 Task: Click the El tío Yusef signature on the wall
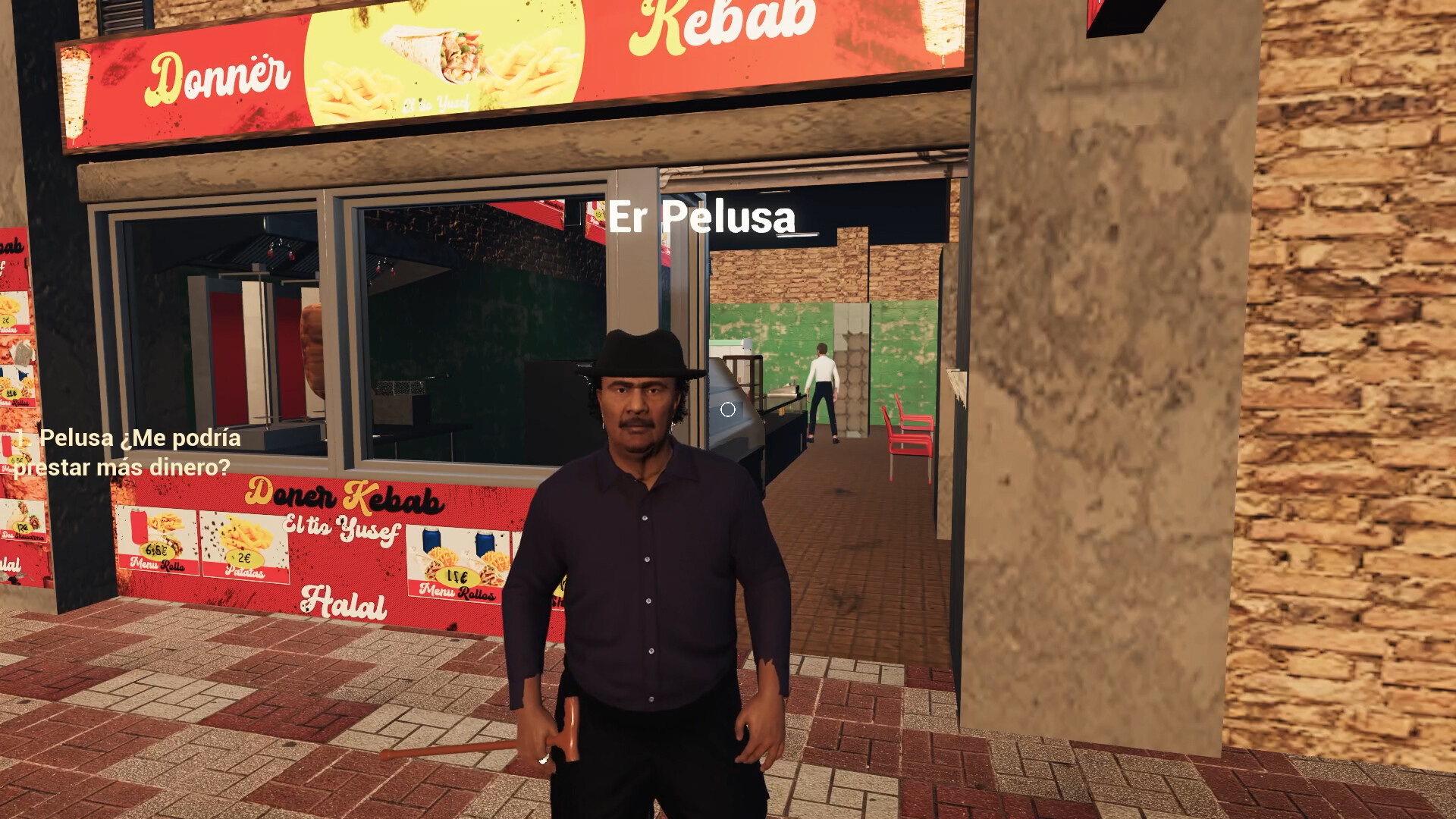(x=343, y=529)
